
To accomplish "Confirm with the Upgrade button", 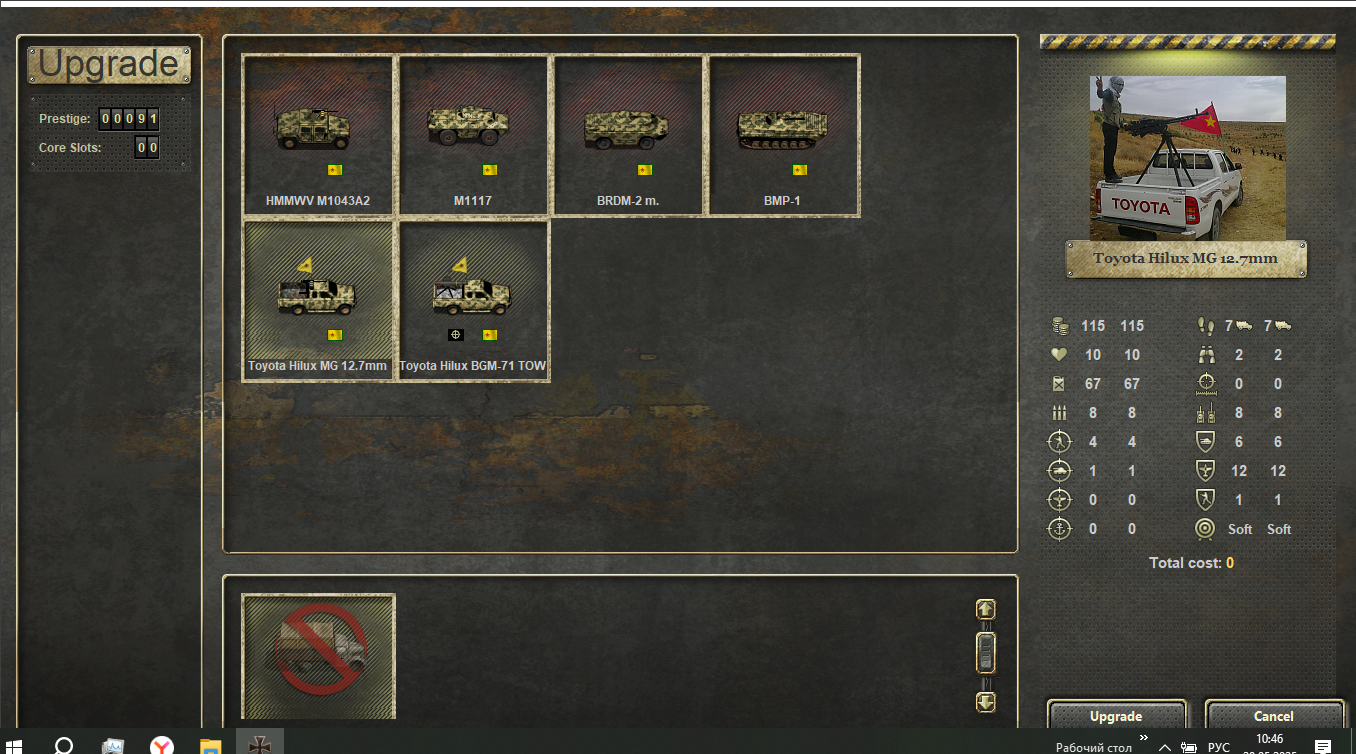I will coord(1116,716).
